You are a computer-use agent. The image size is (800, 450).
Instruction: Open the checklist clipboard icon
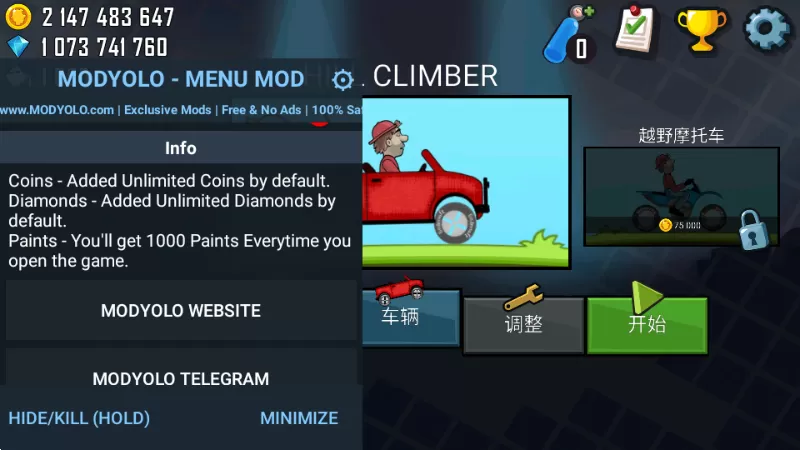coord(635,30)
